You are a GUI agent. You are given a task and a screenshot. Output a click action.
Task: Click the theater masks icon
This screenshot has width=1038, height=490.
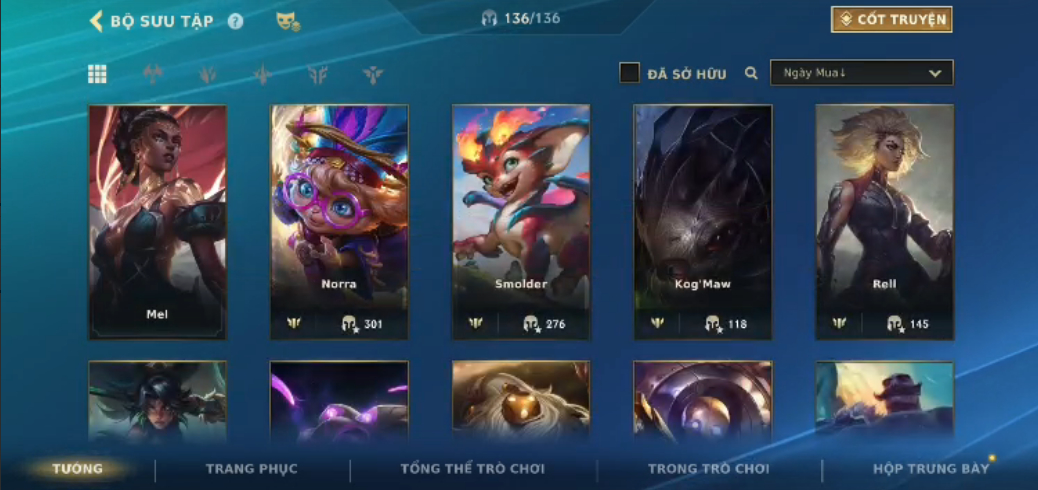(288, 21)
